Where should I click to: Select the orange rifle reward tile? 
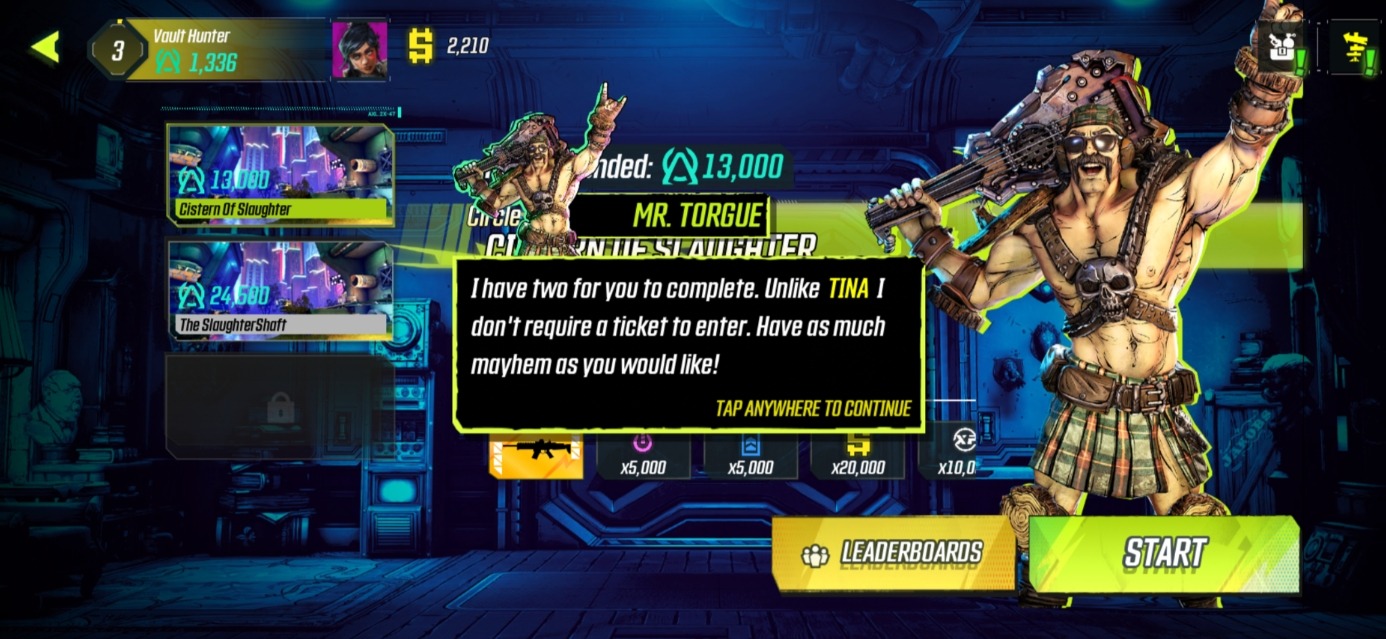[536, 456]
